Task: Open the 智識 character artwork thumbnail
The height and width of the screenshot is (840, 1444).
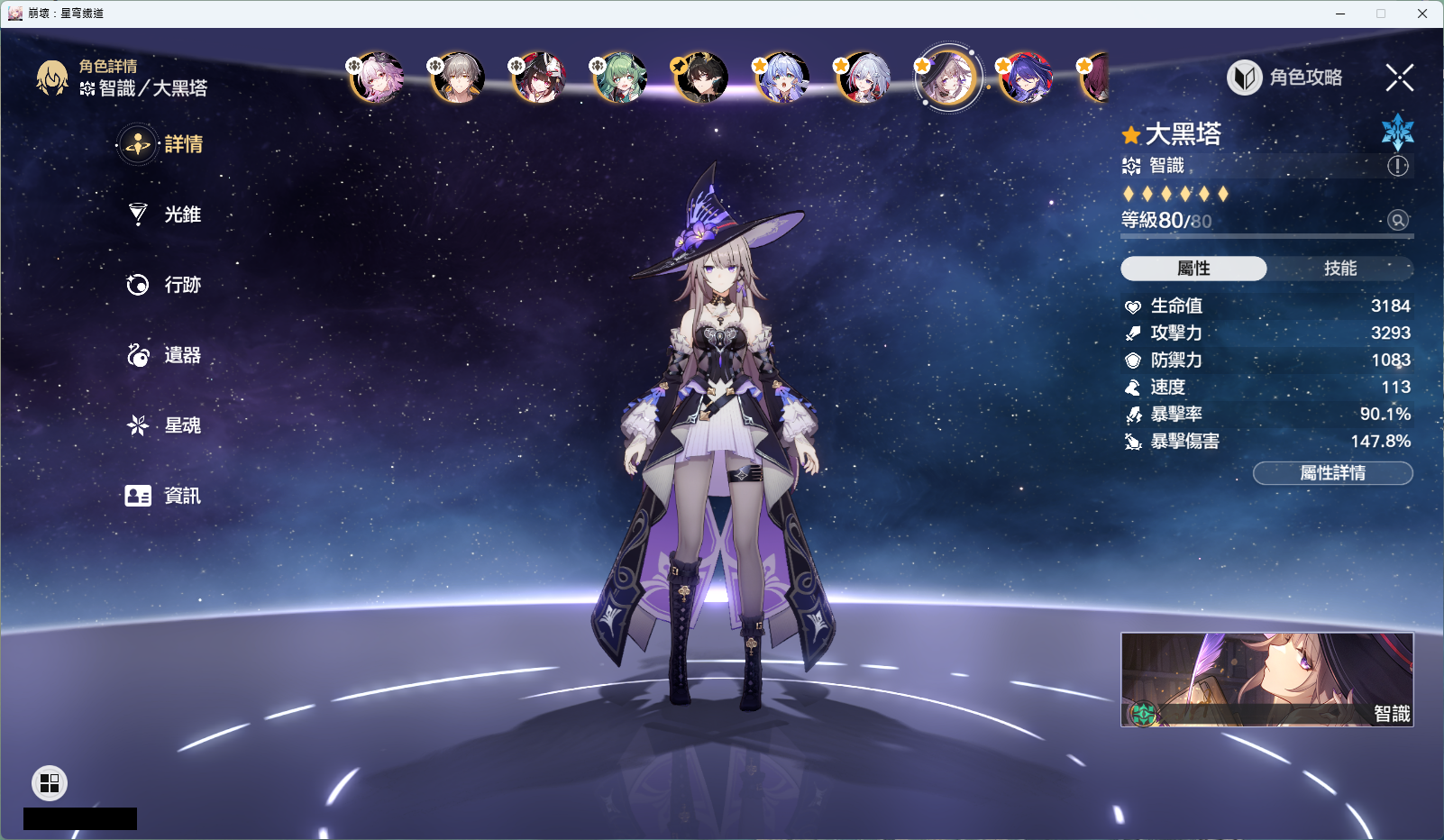Action: point(1266,679)
